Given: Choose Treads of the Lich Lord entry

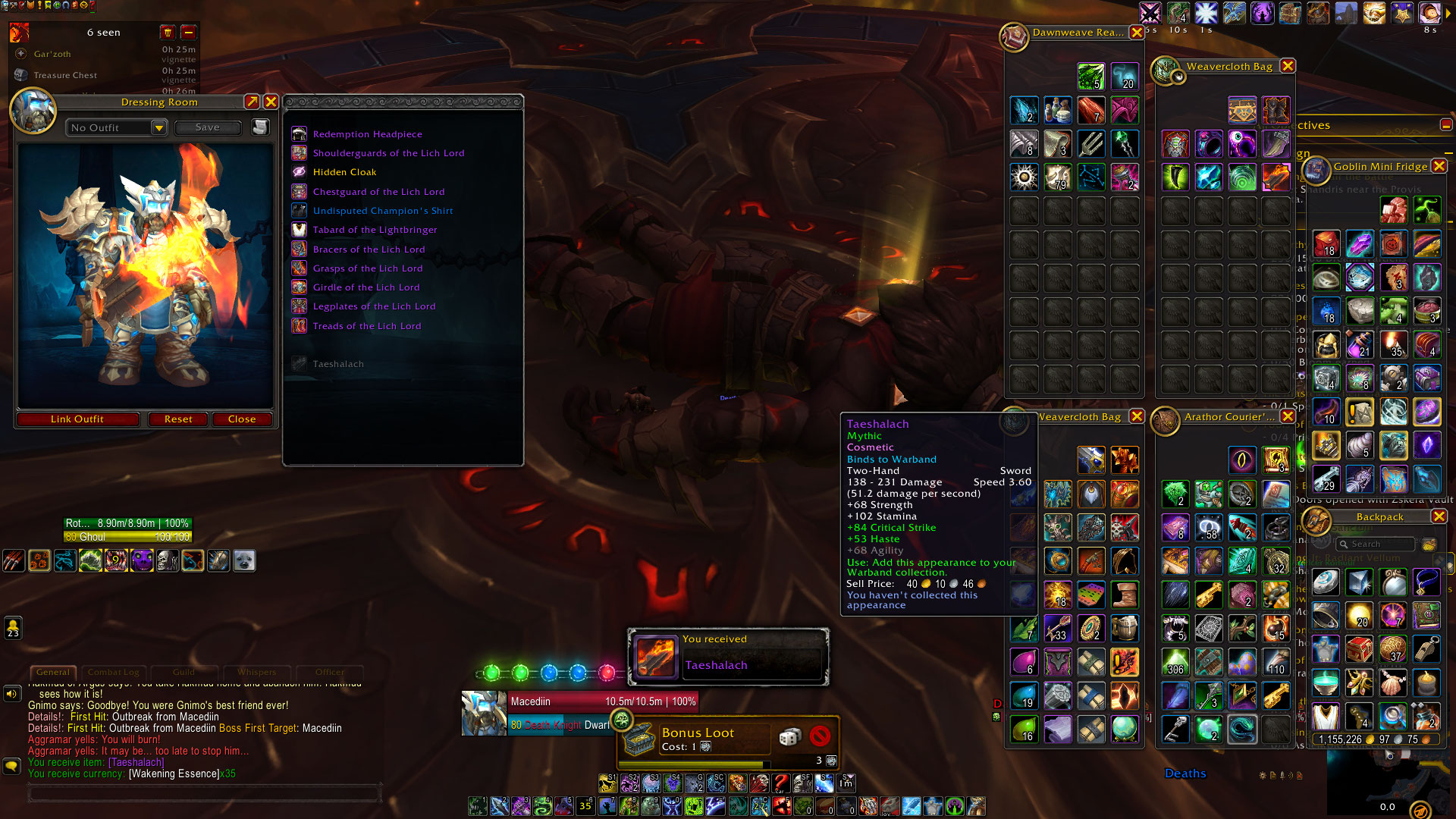Looking at the screenshot, I should 366,326.
